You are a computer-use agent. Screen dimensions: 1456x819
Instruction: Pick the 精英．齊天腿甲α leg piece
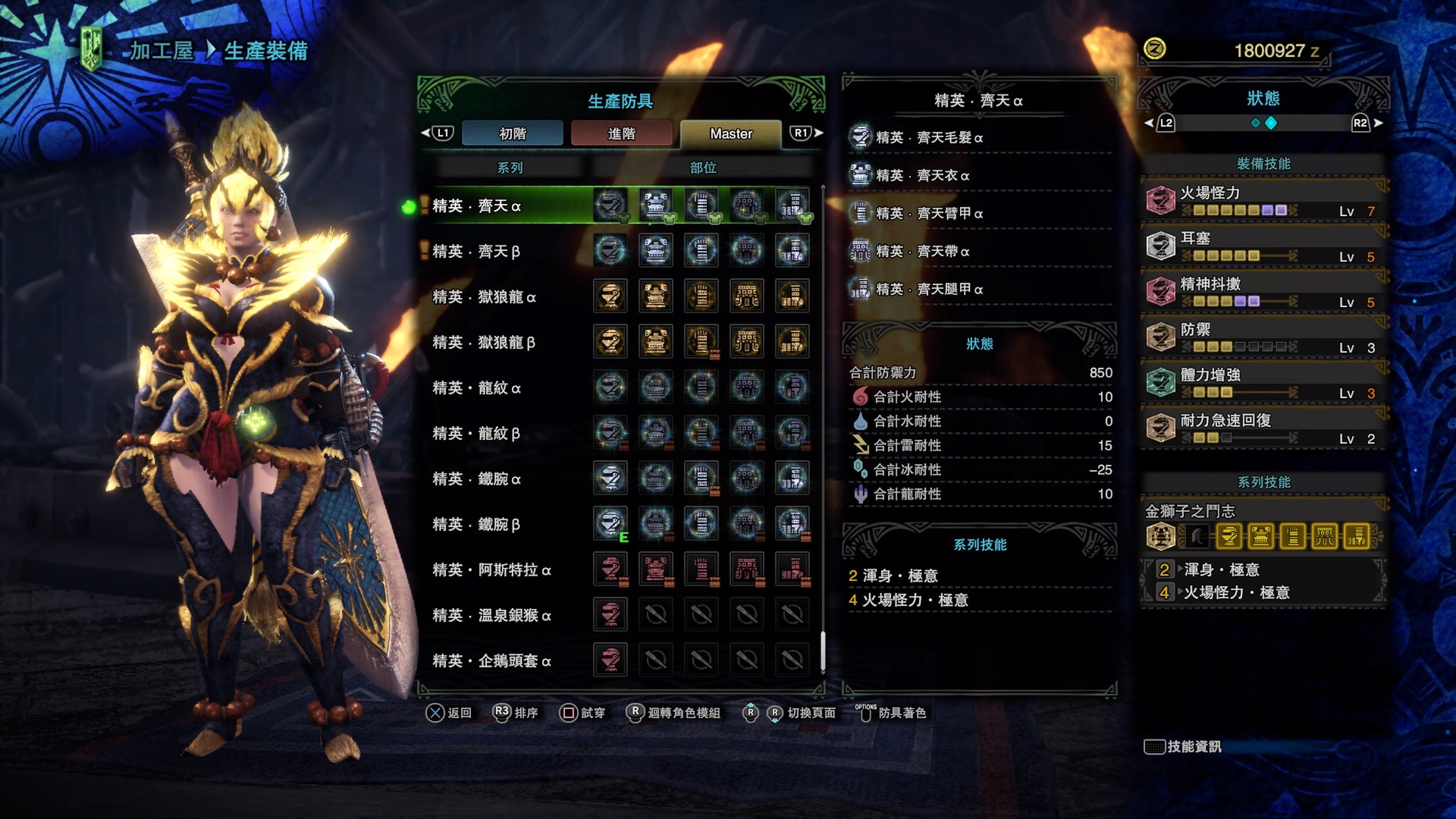point(929,290)
